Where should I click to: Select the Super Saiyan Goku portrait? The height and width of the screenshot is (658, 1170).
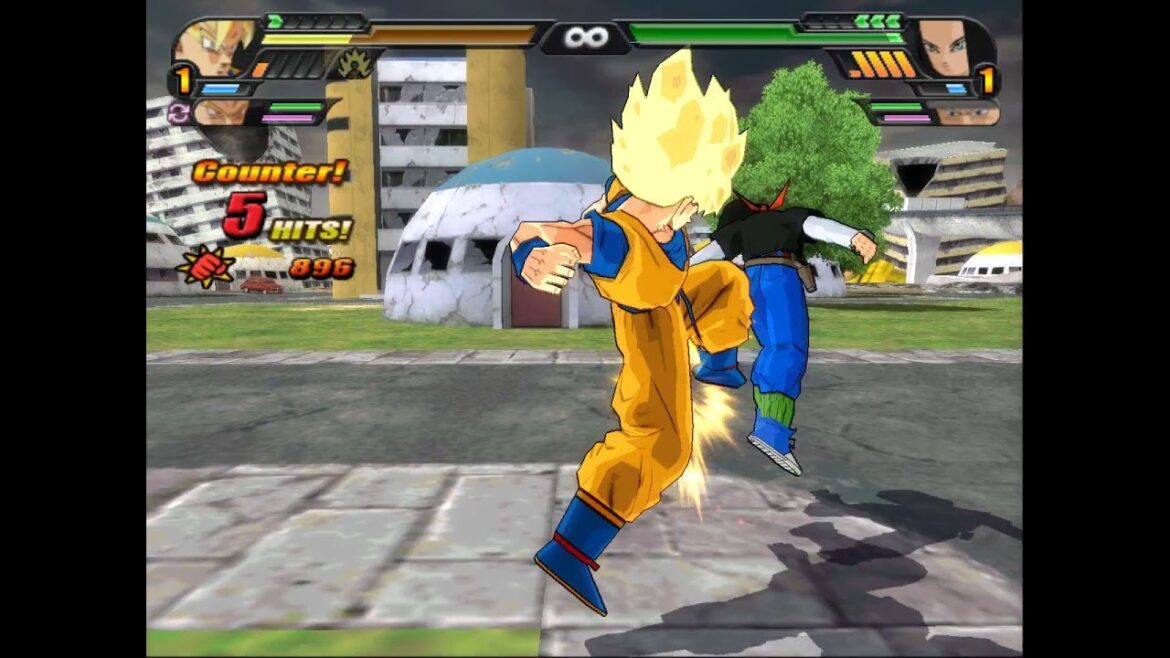[215, 46]
